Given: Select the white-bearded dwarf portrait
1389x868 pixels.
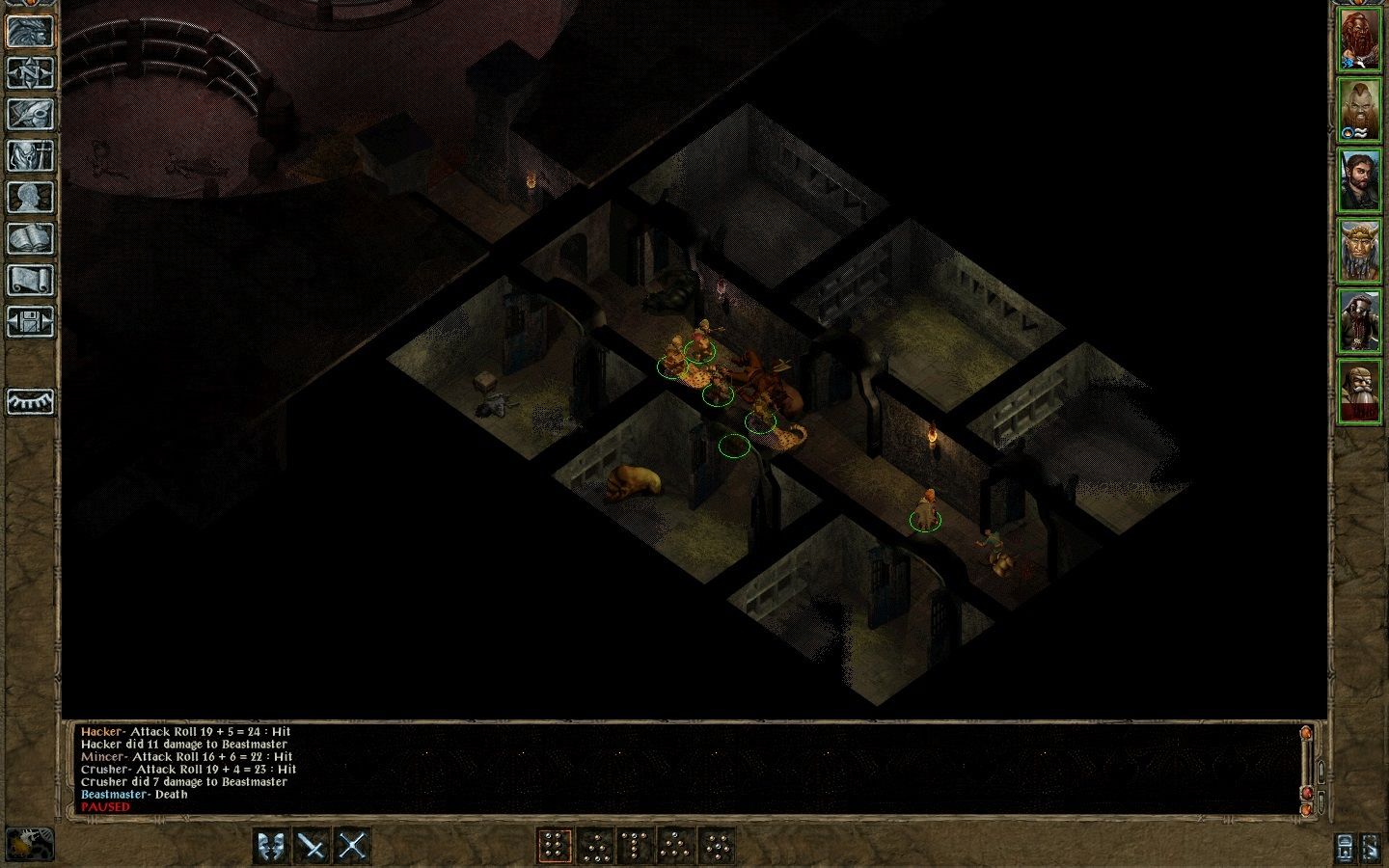Looking at the screenshot, I should point(1360,391).
